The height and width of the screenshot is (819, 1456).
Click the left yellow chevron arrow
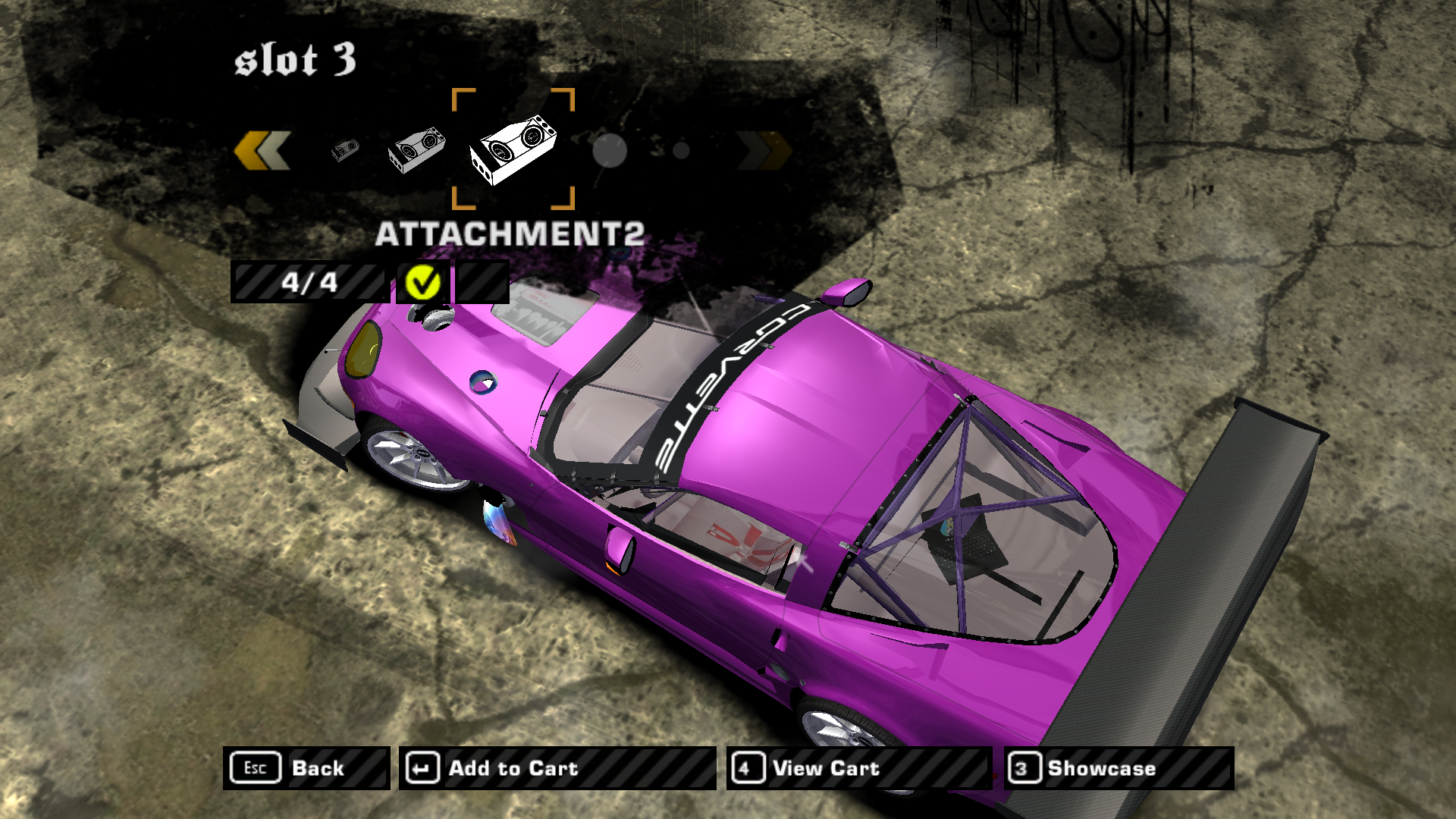click(262, 149)
